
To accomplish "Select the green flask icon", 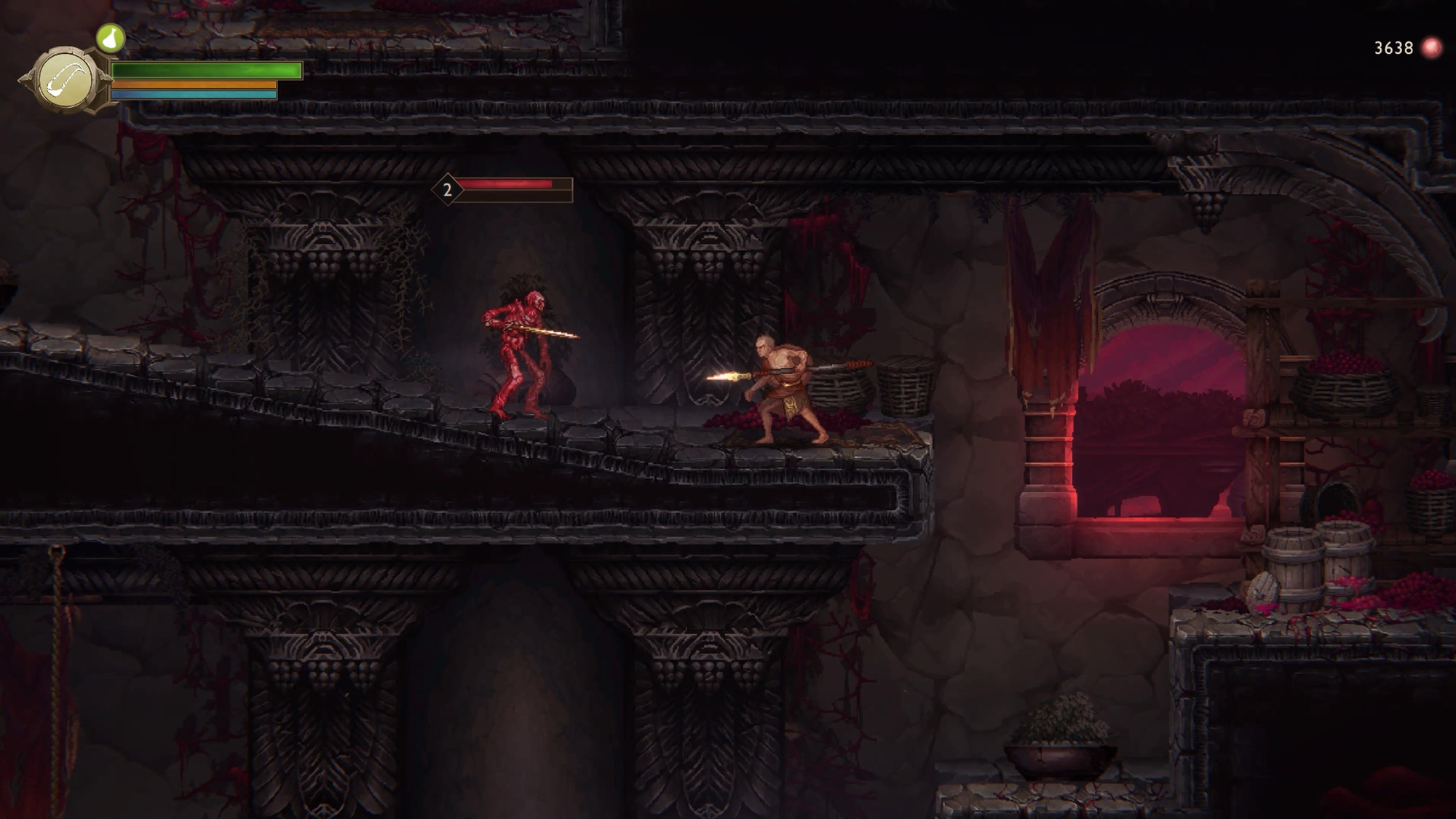I will [x=111, y=38].
